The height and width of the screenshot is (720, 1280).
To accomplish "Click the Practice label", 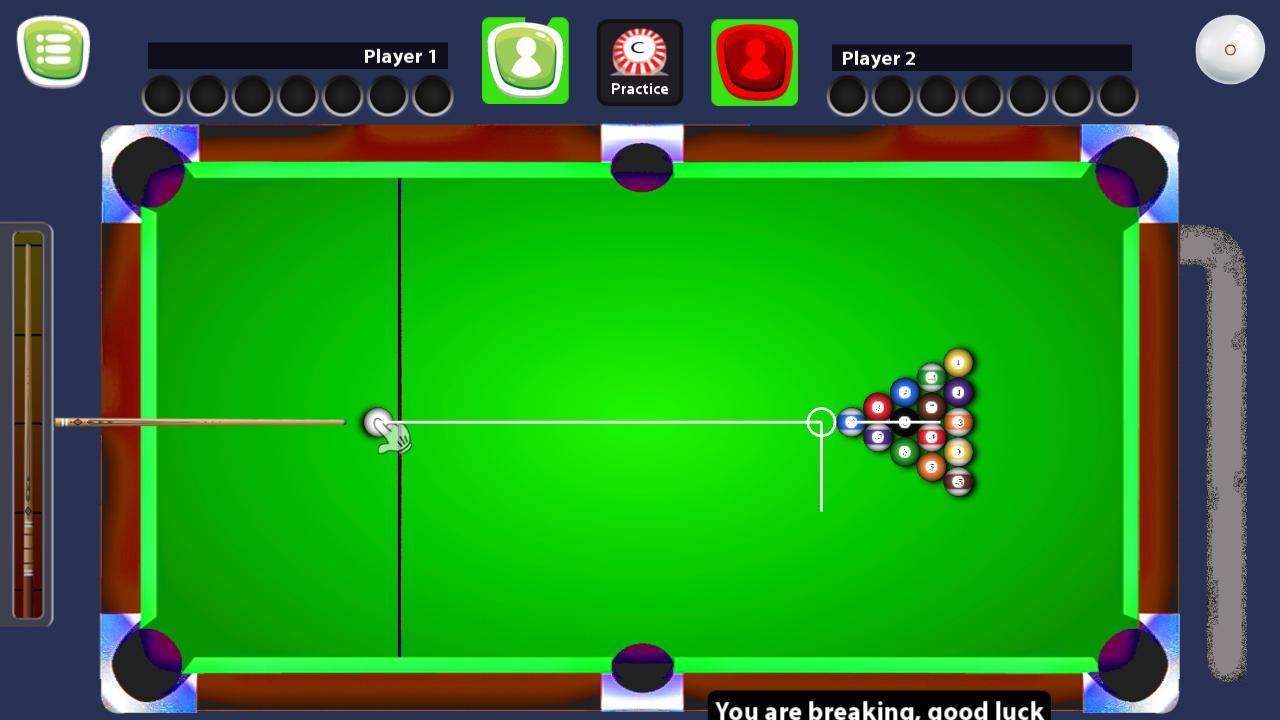I will pos(640,89).
